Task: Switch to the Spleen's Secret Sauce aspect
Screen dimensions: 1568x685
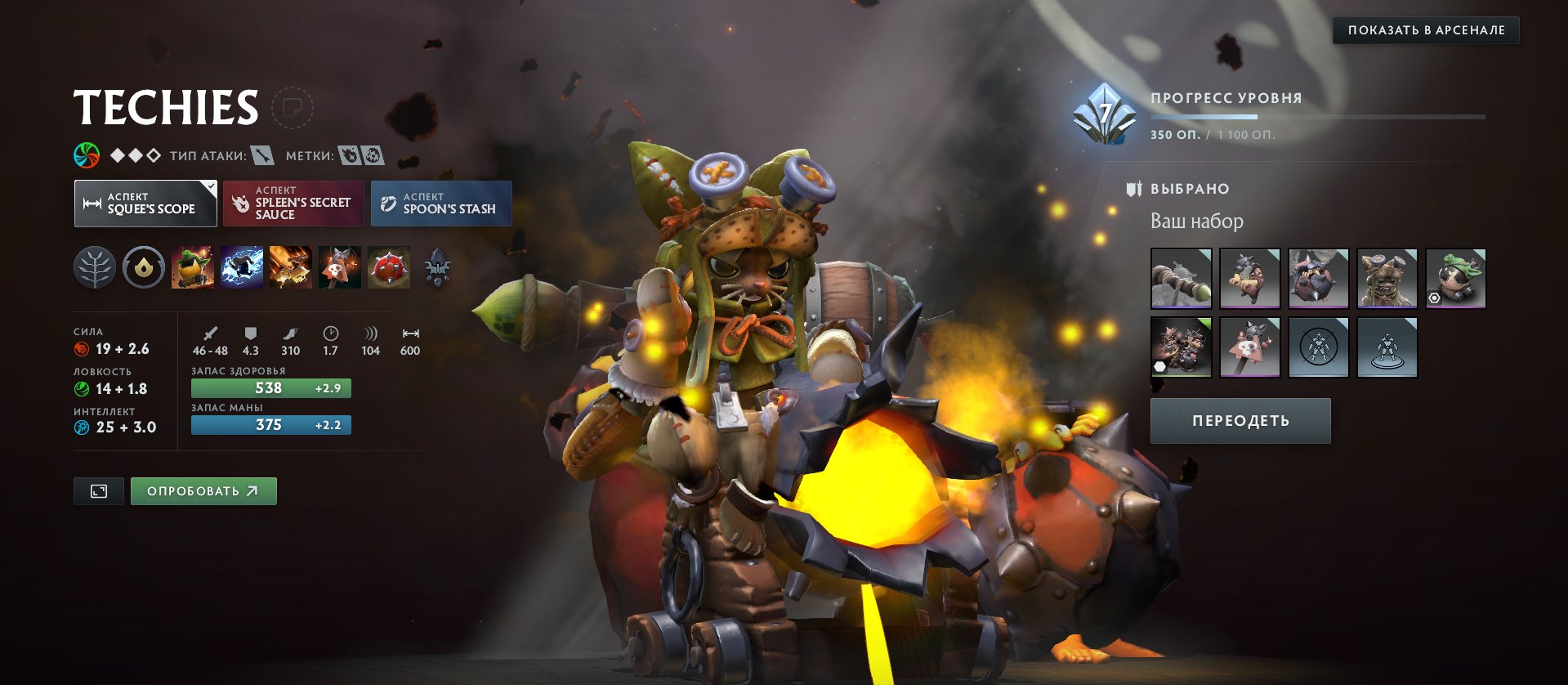Action: (293, 203)
